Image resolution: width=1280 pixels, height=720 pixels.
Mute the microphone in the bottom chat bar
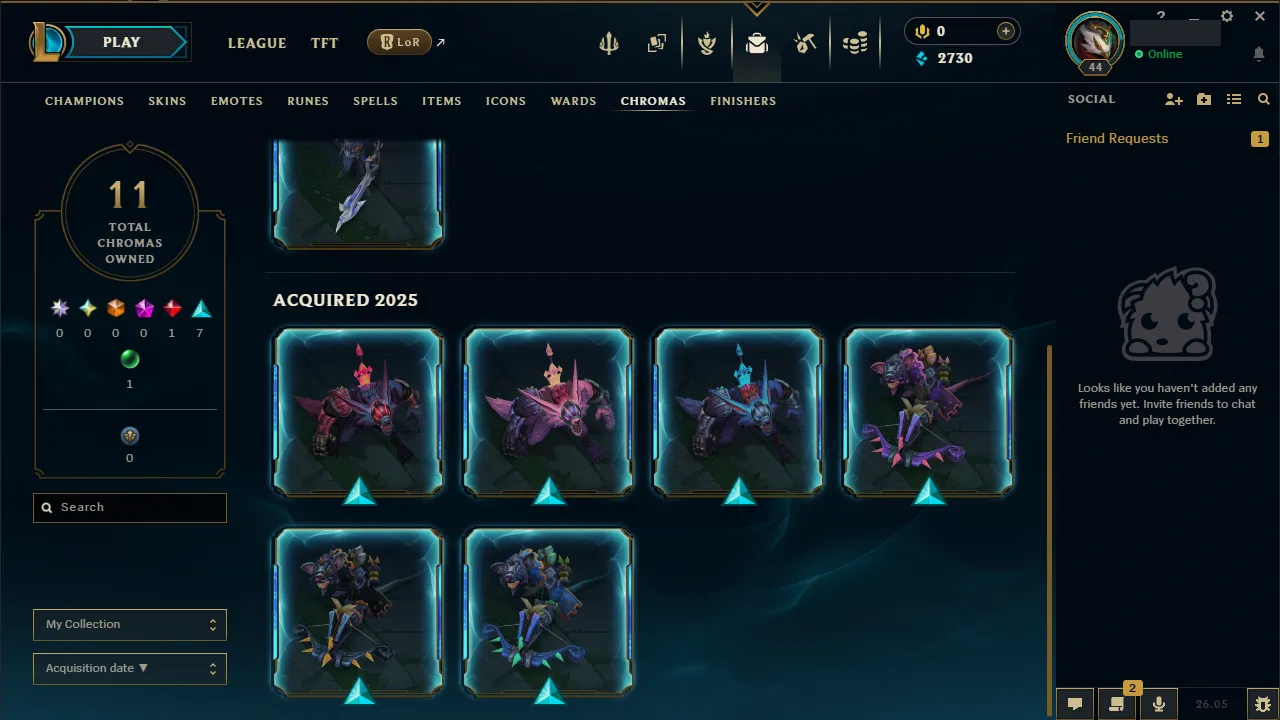1158,703
